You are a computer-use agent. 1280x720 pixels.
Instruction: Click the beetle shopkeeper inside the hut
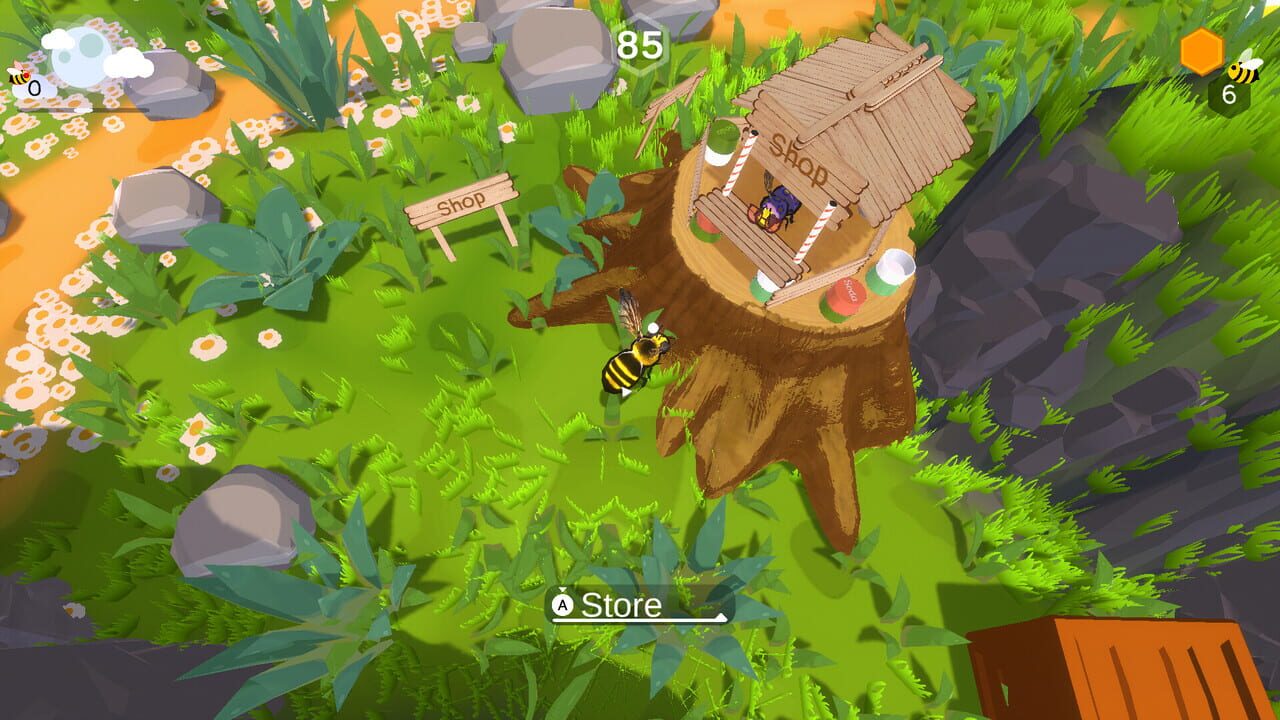click(x=775, y=205)
